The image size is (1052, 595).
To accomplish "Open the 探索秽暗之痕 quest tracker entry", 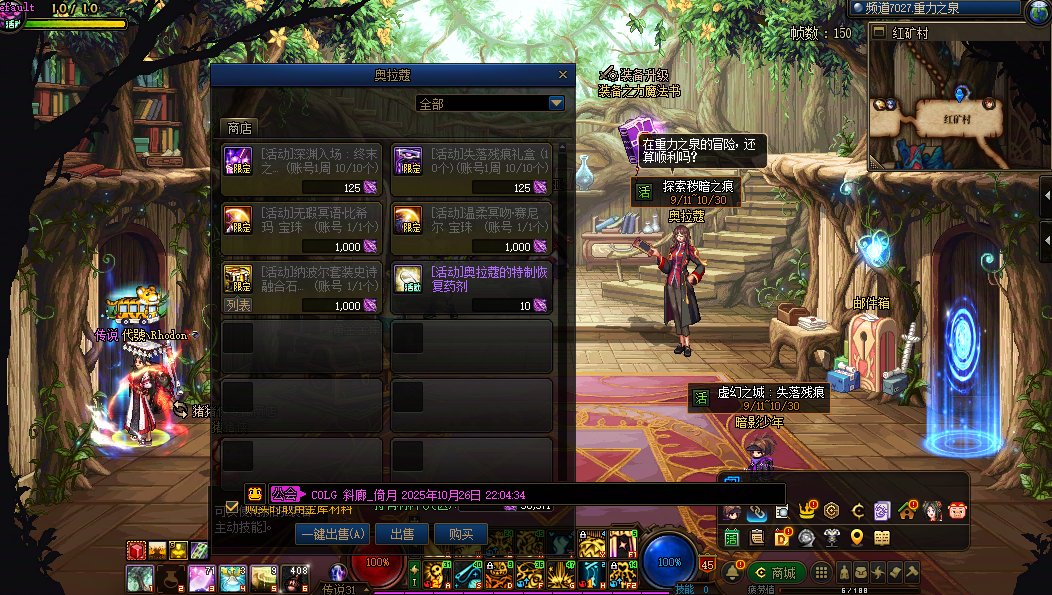I will click(698, 191).
